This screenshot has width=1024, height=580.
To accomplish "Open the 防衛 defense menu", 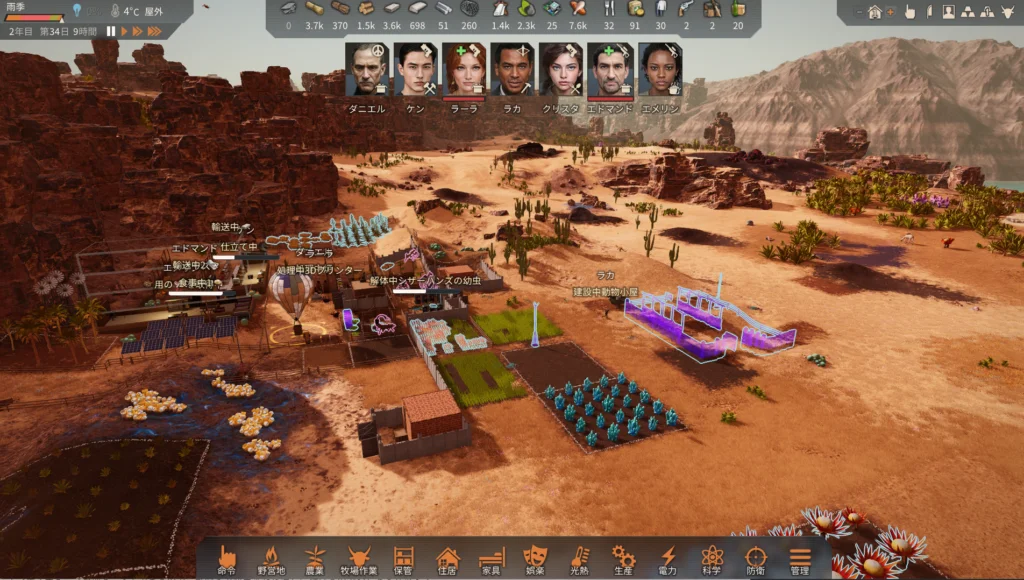I will (756, 559).
